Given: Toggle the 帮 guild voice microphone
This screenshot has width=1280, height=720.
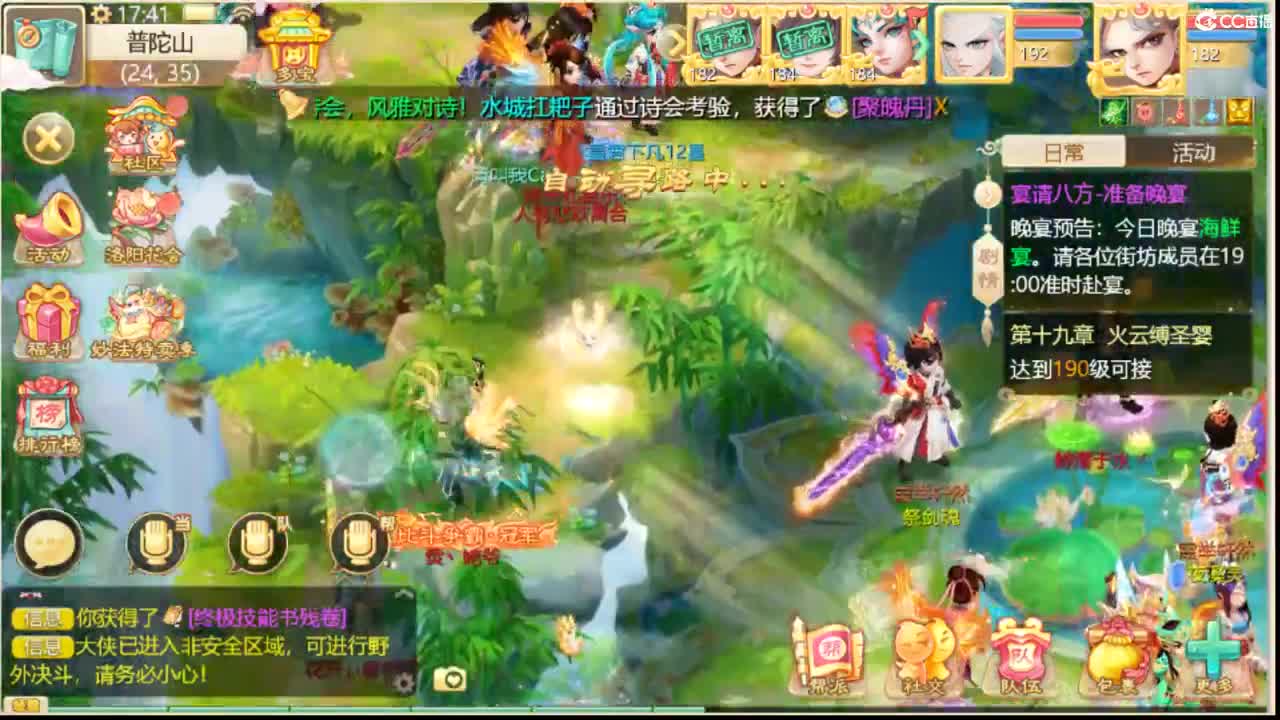Looking at the screenshot, I should click(x=358, y=543).
